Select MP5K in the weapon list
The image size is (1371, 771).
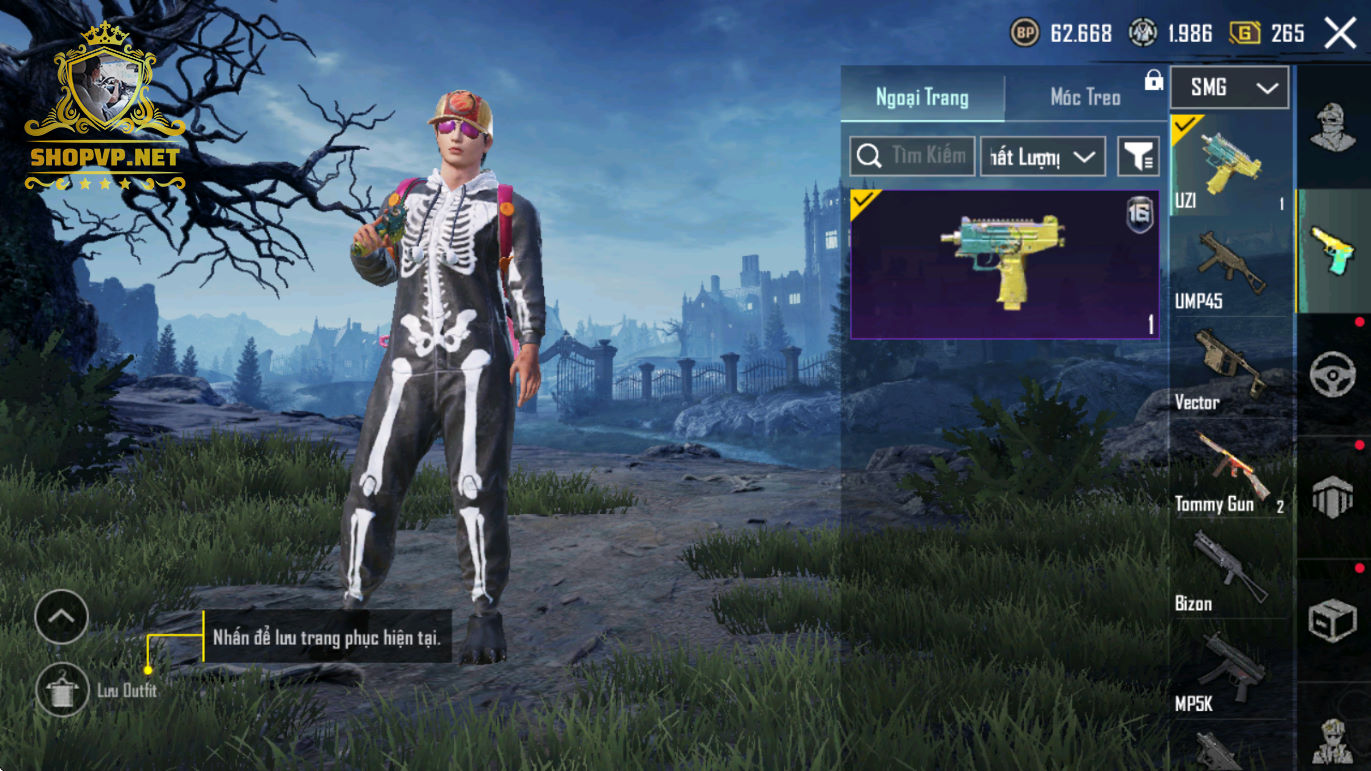coord(1229,672)
